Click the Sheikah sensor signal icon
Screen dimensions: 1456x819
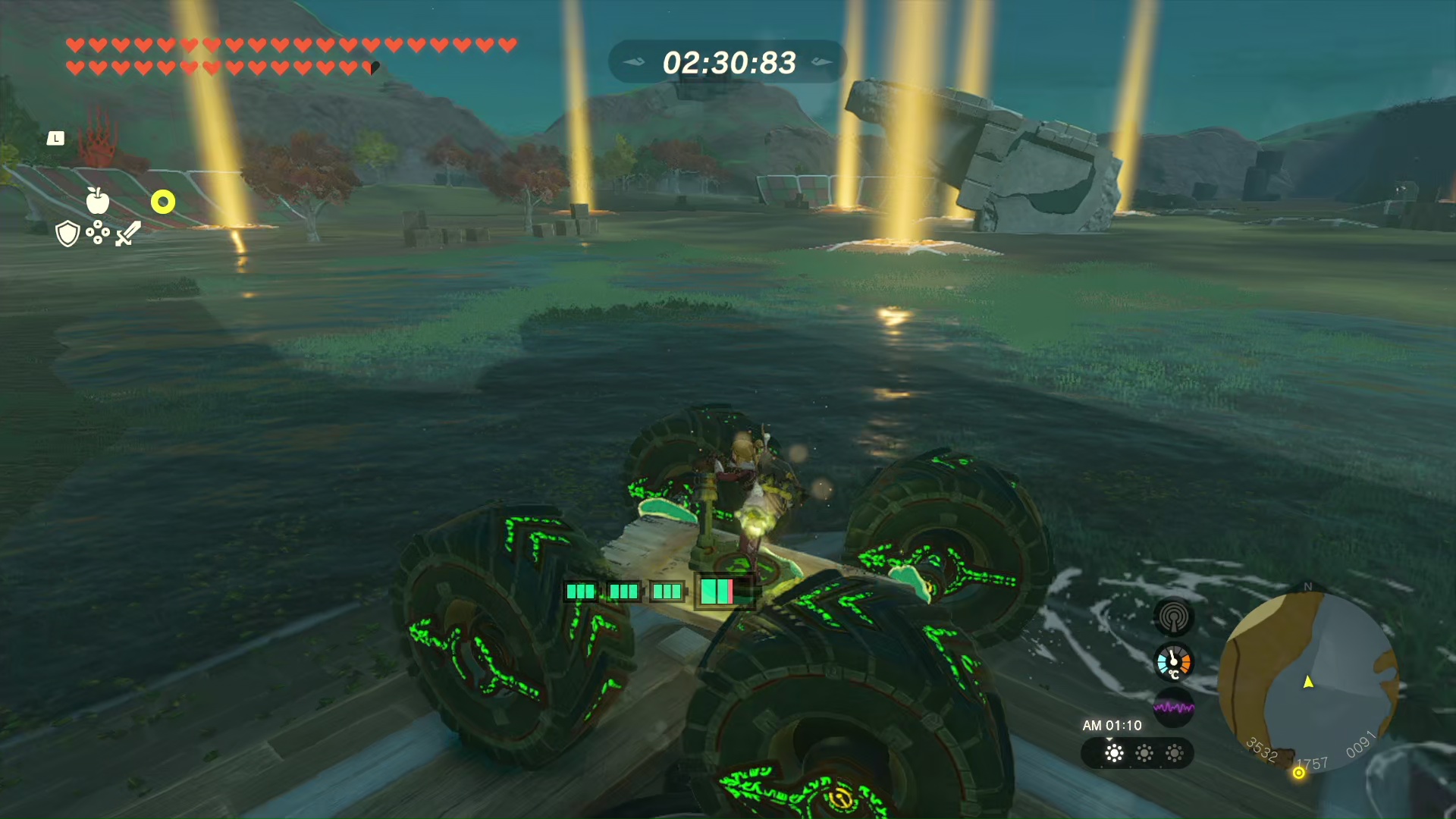(x=1173, y=617)
